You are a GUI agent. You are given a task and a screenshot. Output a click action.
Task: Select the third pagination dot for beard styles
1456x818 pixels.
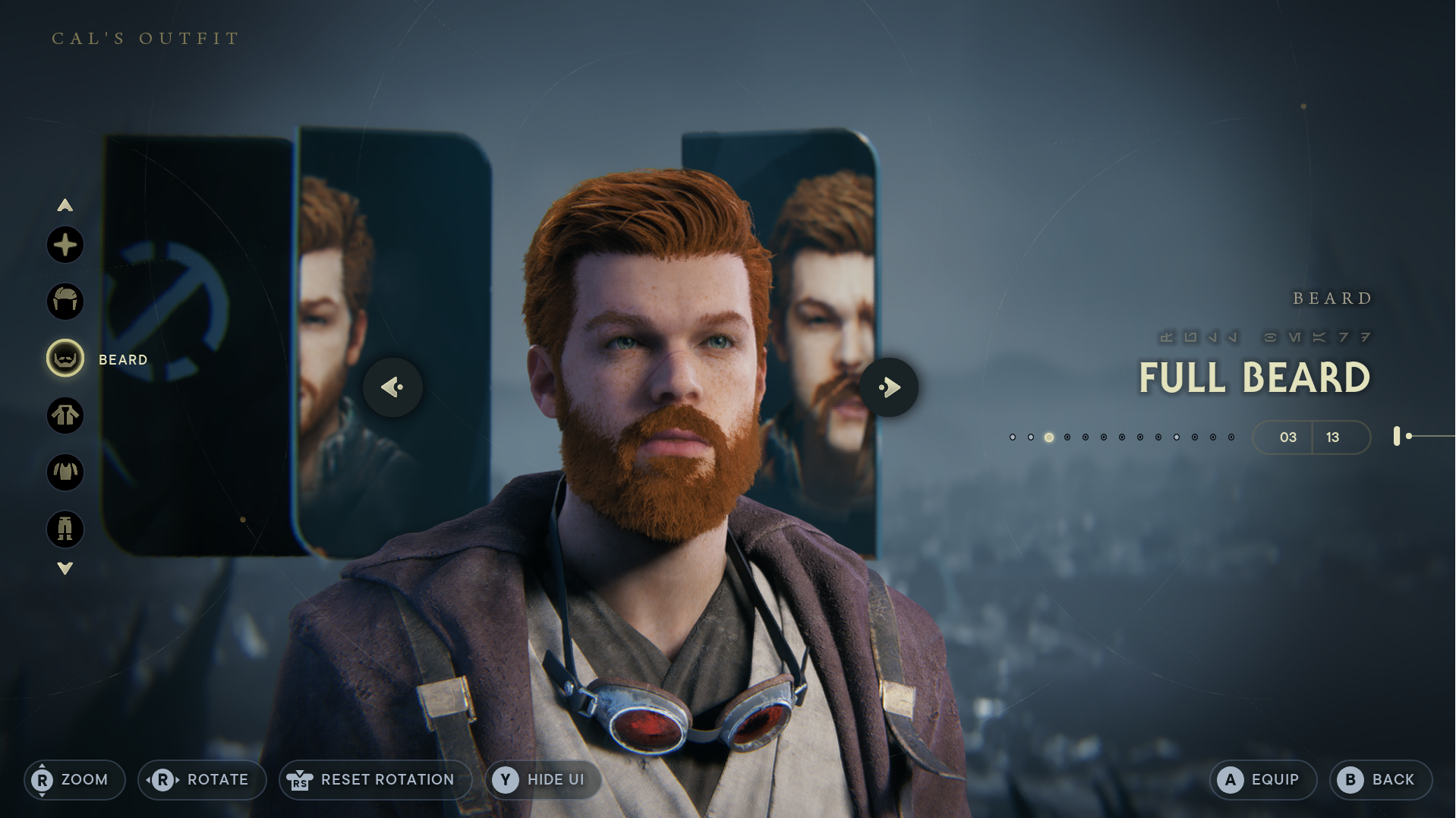click(1049, 437)
